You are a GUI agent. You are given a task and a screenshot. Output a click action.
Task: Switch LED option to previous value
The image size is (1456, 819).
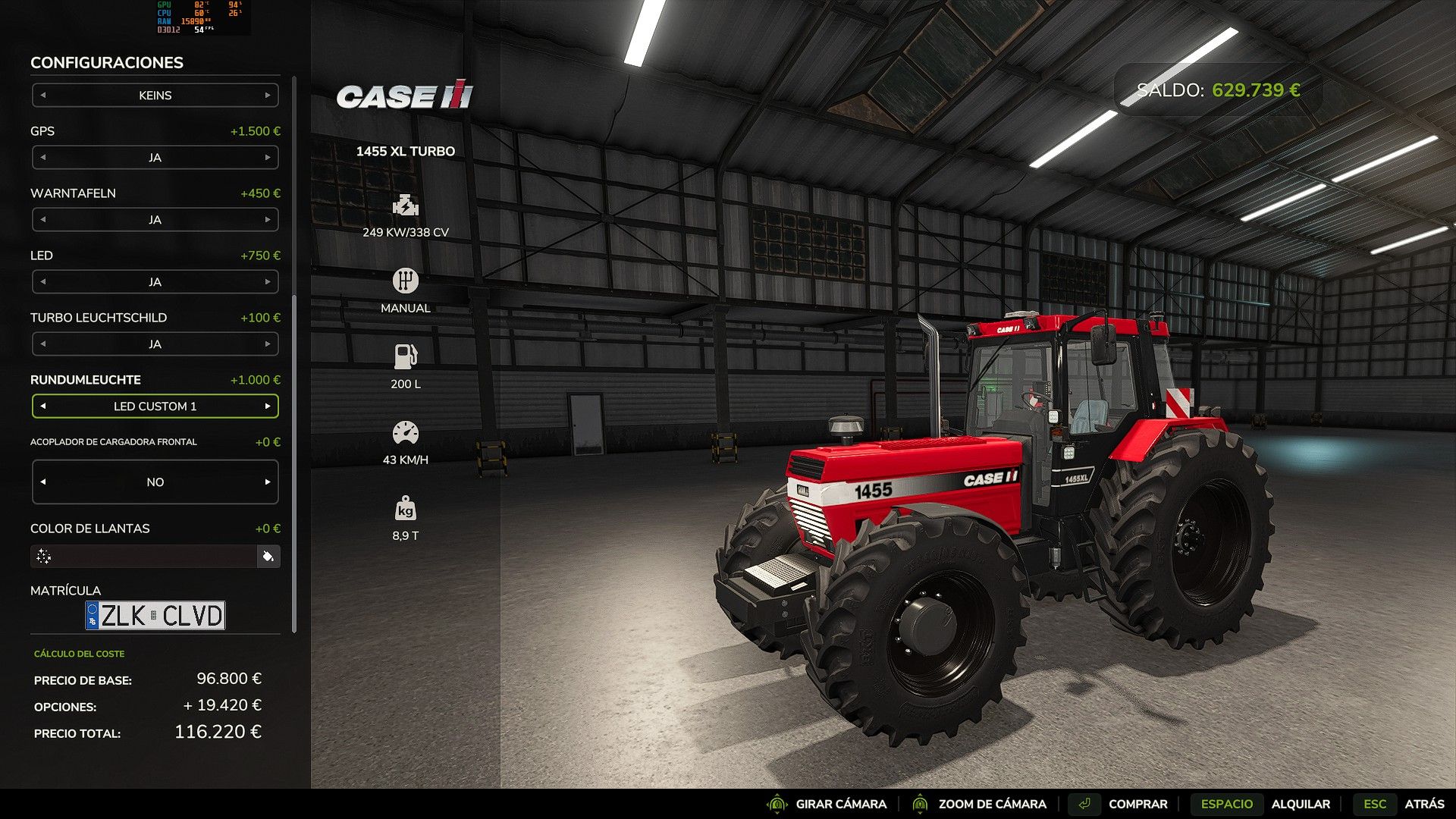click(43, 282)
